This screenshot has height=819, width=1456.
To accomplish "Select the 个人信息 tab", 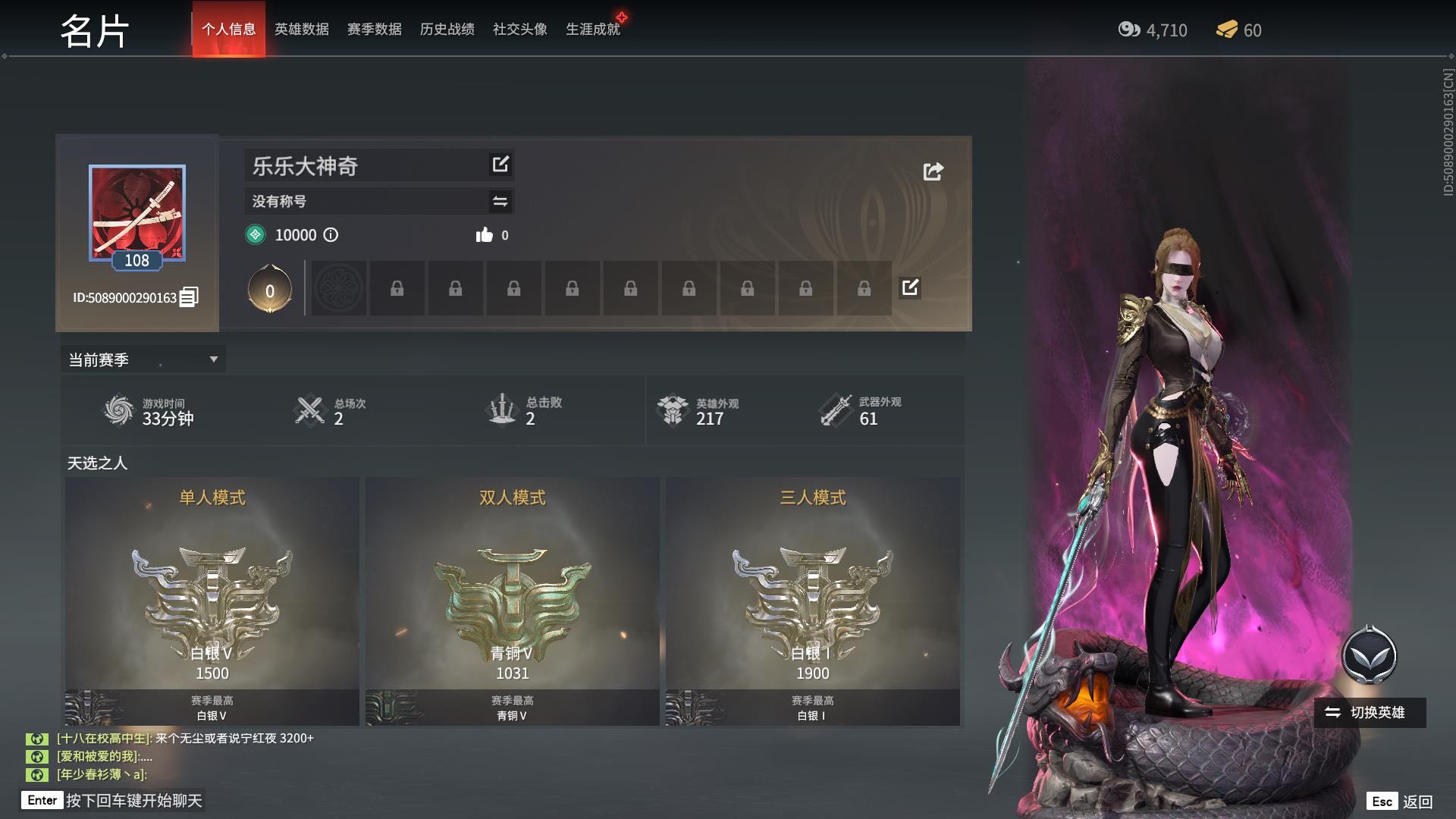I will click(x=228, y=30).
